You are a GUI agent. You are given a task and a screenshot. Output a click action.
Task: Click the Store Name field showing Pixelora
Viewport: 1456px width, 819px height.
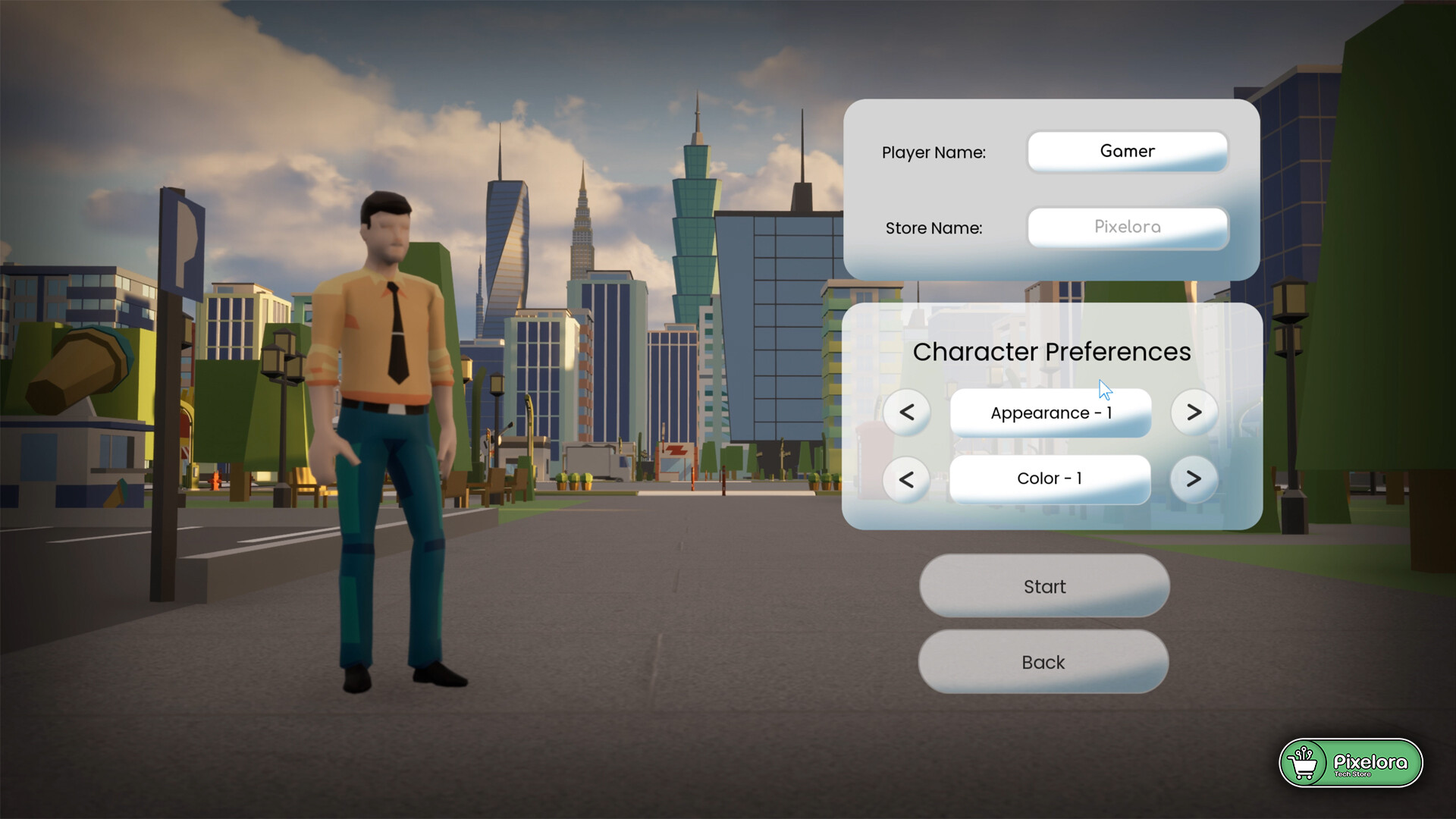point(1127,227)
